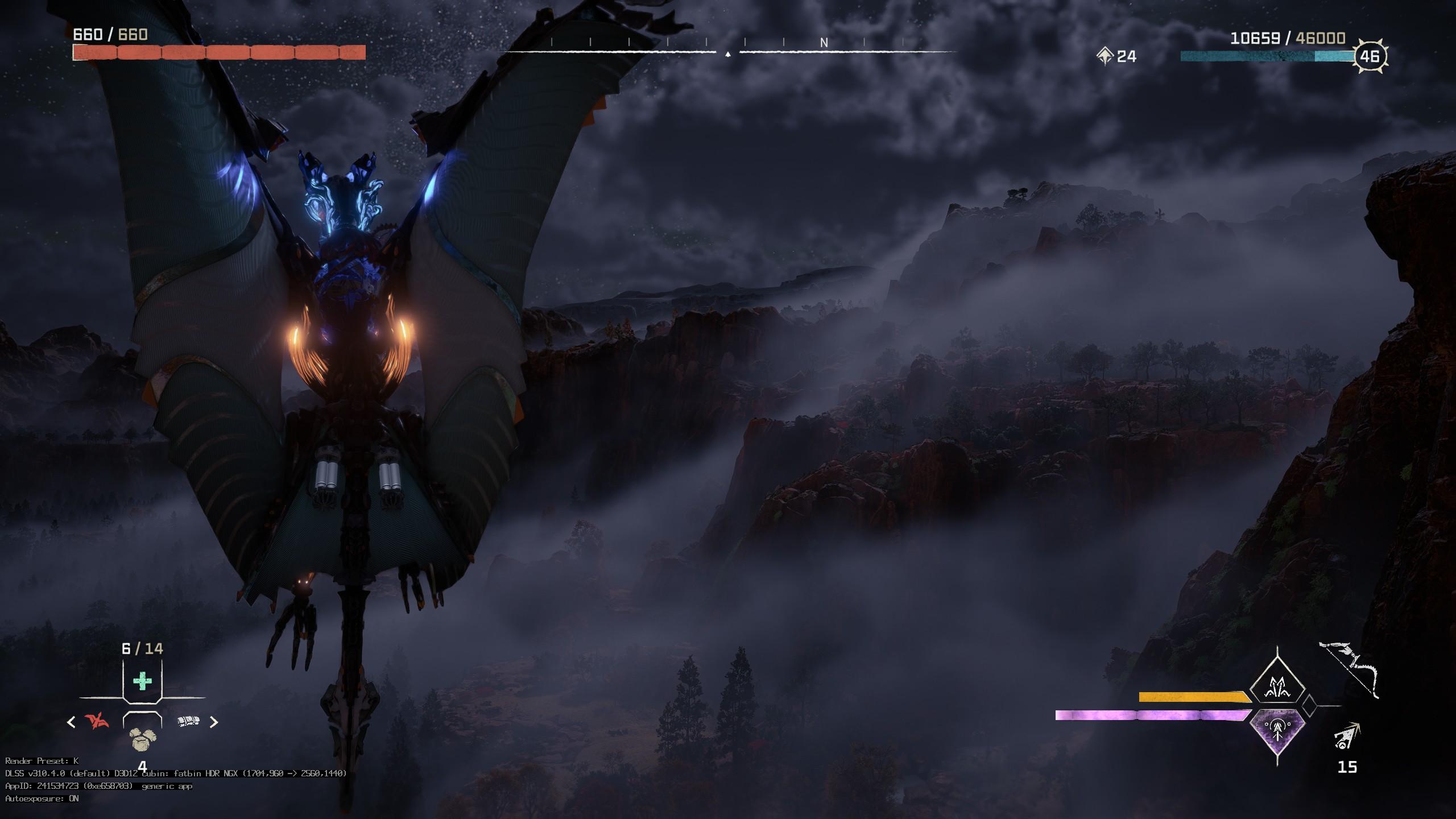Viewport: 1456px width, 819px height.
Task: Choose the arrow ammo type icon
Action: tap(1346, 737)
